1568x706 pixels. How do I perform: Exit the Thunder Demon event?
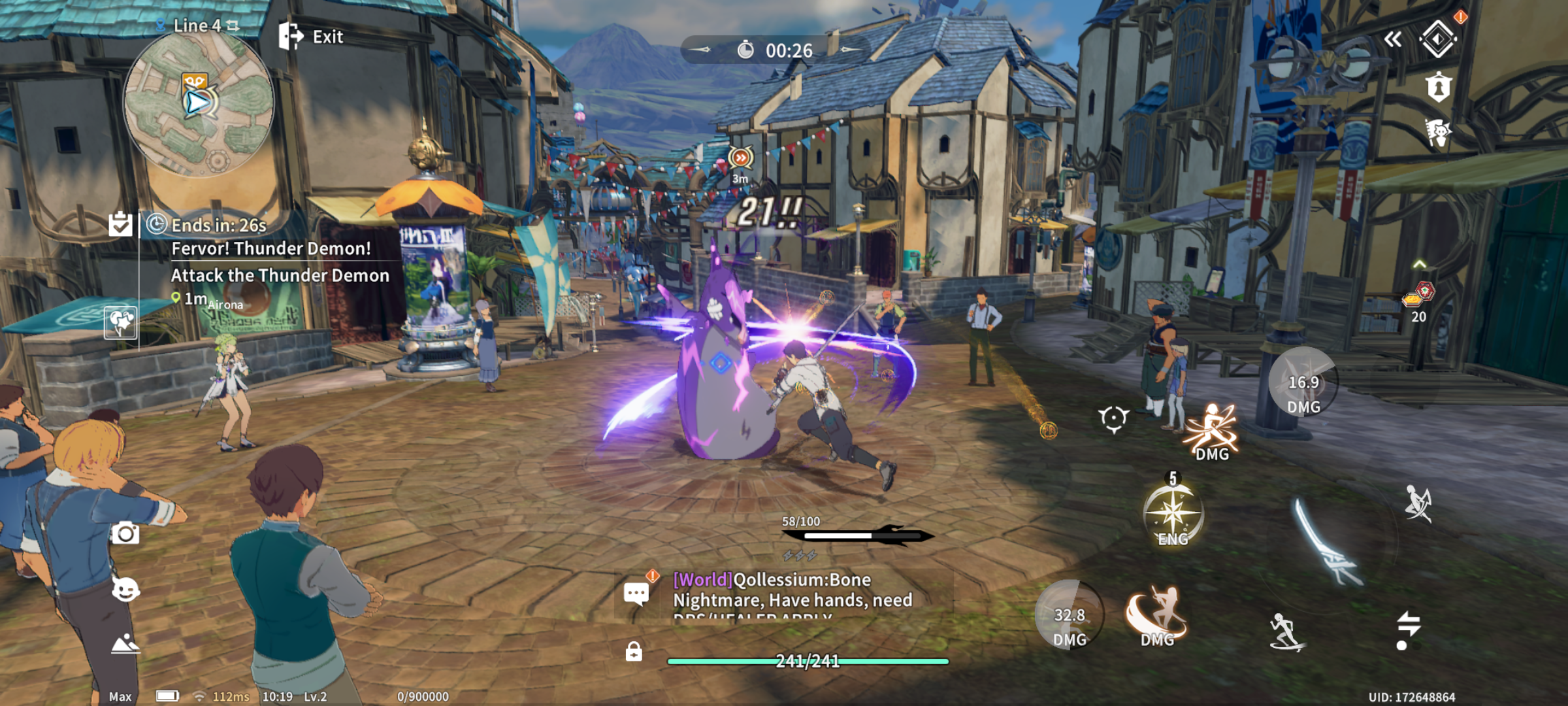(x=311, y=37)
